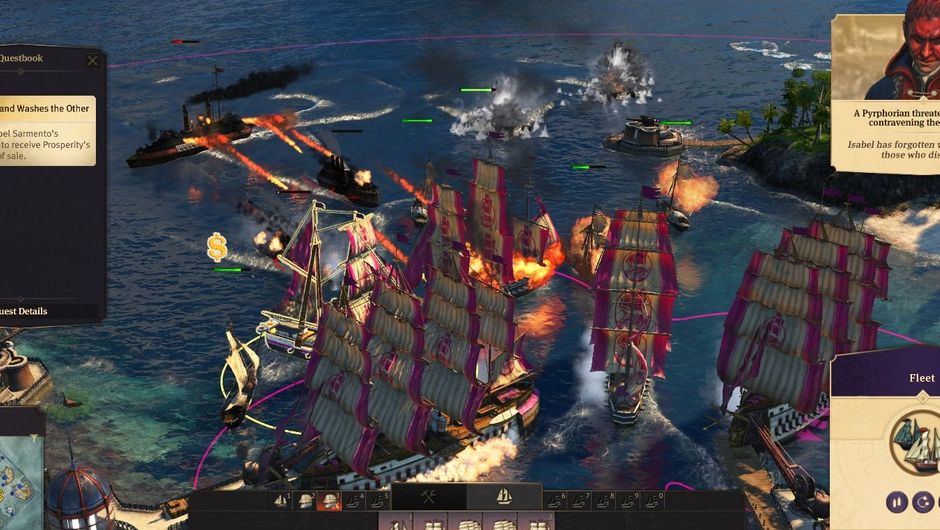Select ship group slot 8

(604, 500)
